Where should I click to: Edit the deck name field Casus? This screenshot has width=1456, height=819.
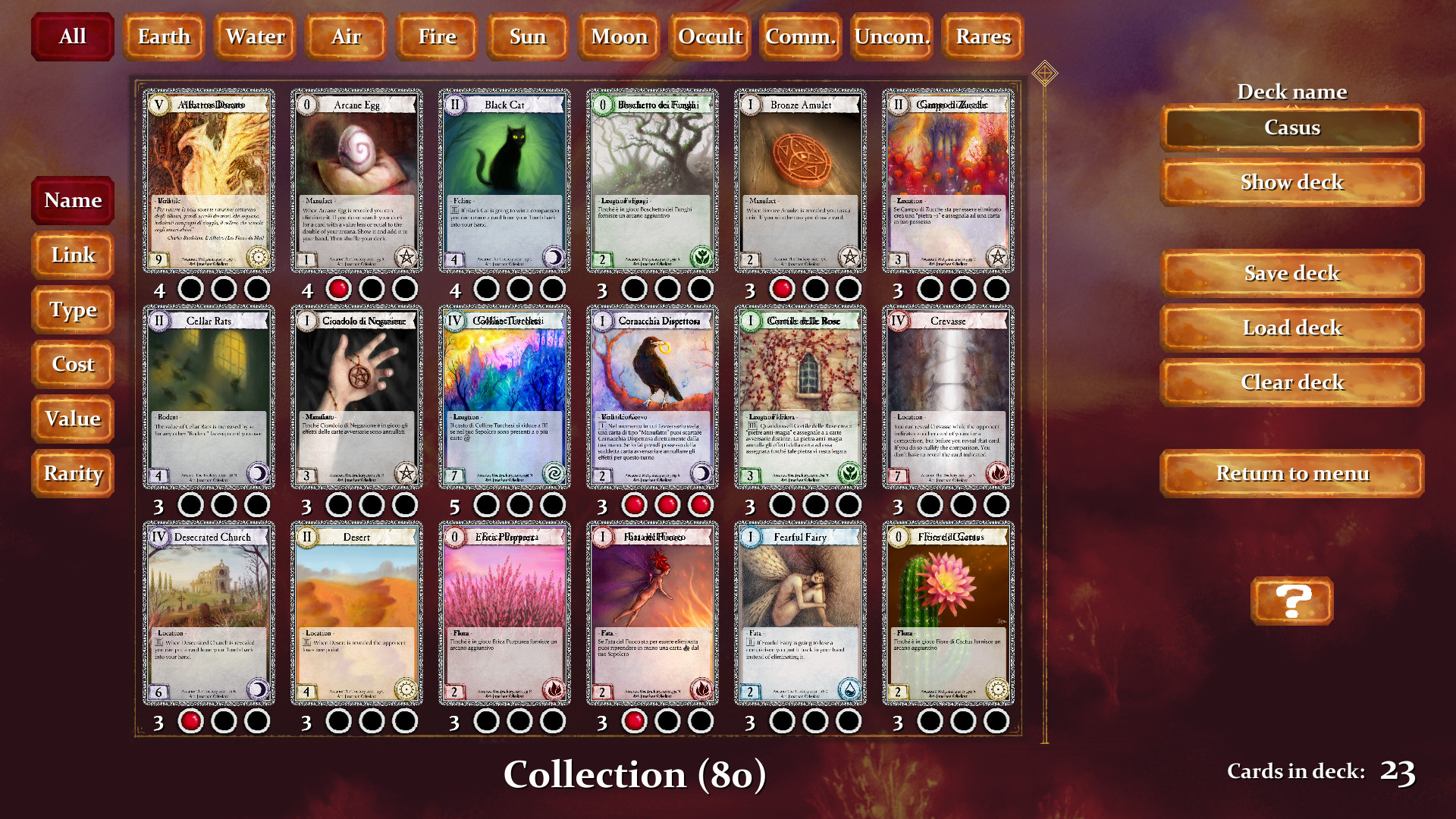pyautogui.click(x=1291, y=127)
